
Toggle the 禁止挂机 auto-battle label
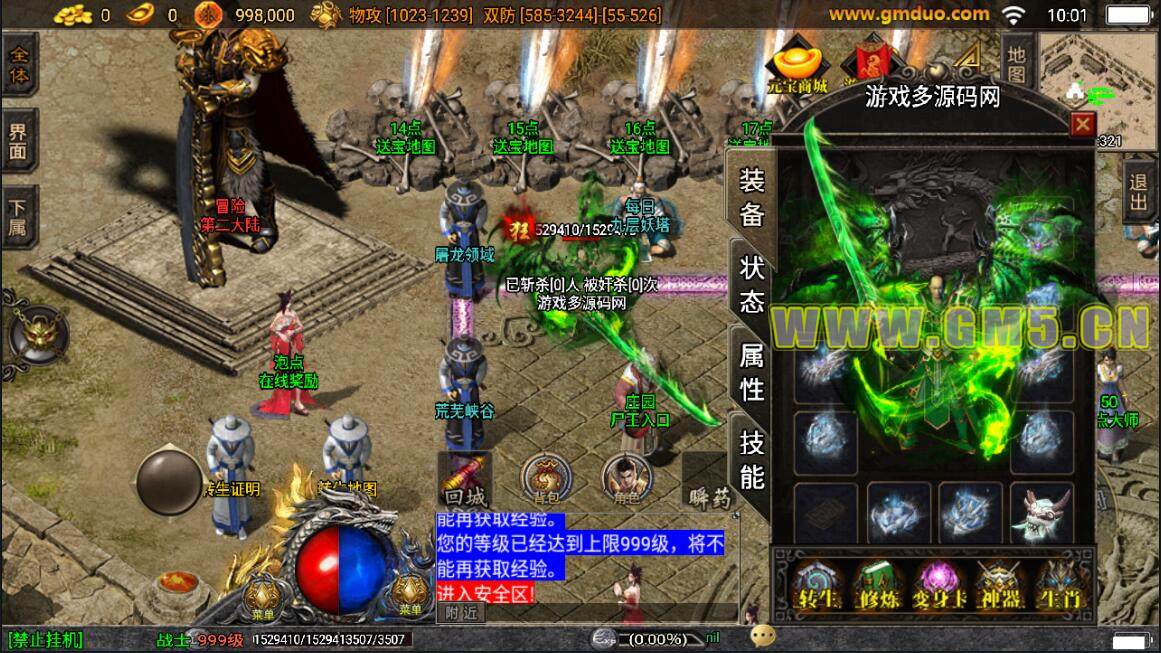tap(46, 640)
